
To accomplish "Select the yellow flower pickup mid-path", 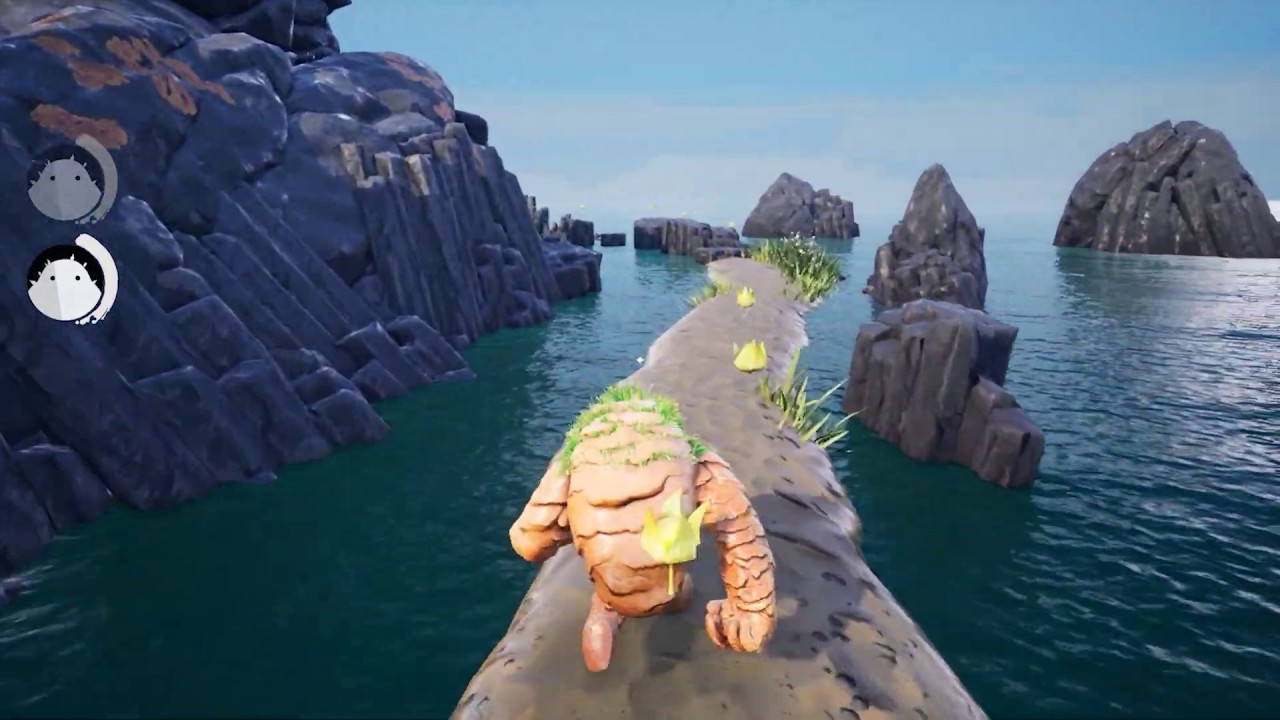I will (x=748, y=355).
